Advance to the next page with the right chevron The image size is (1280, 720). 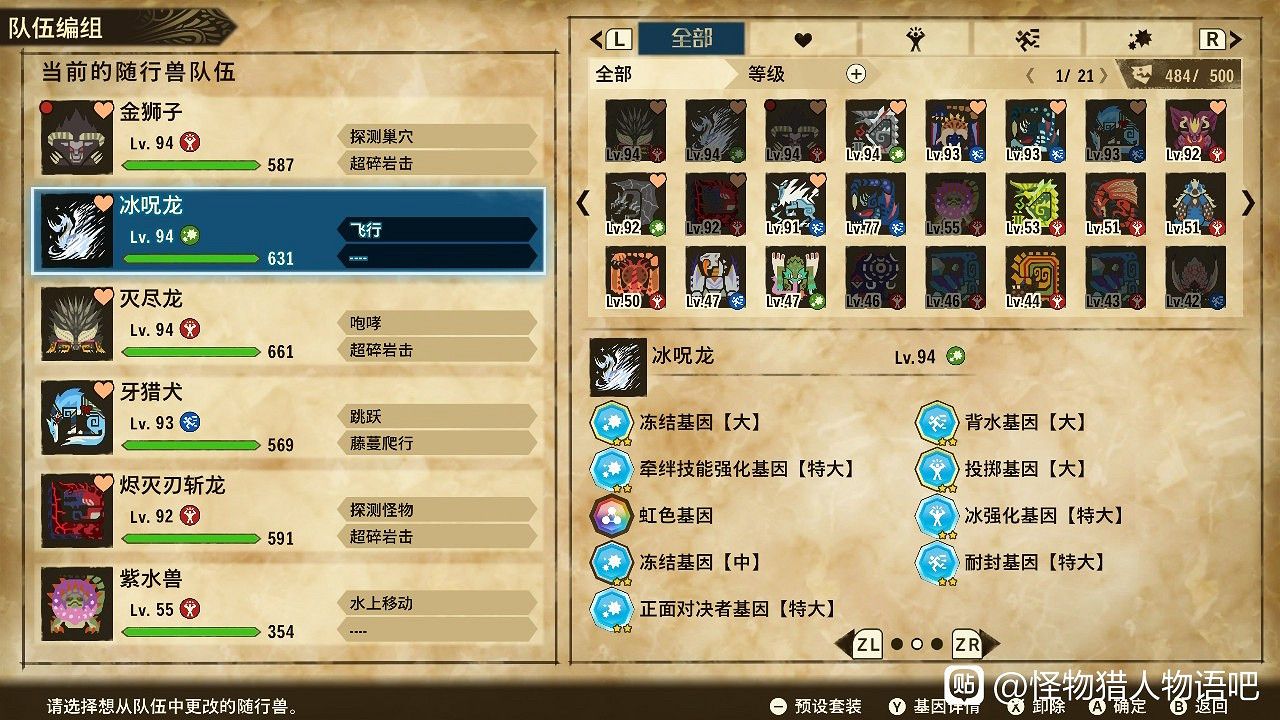pyautogui.click(x=1247, y=204)
